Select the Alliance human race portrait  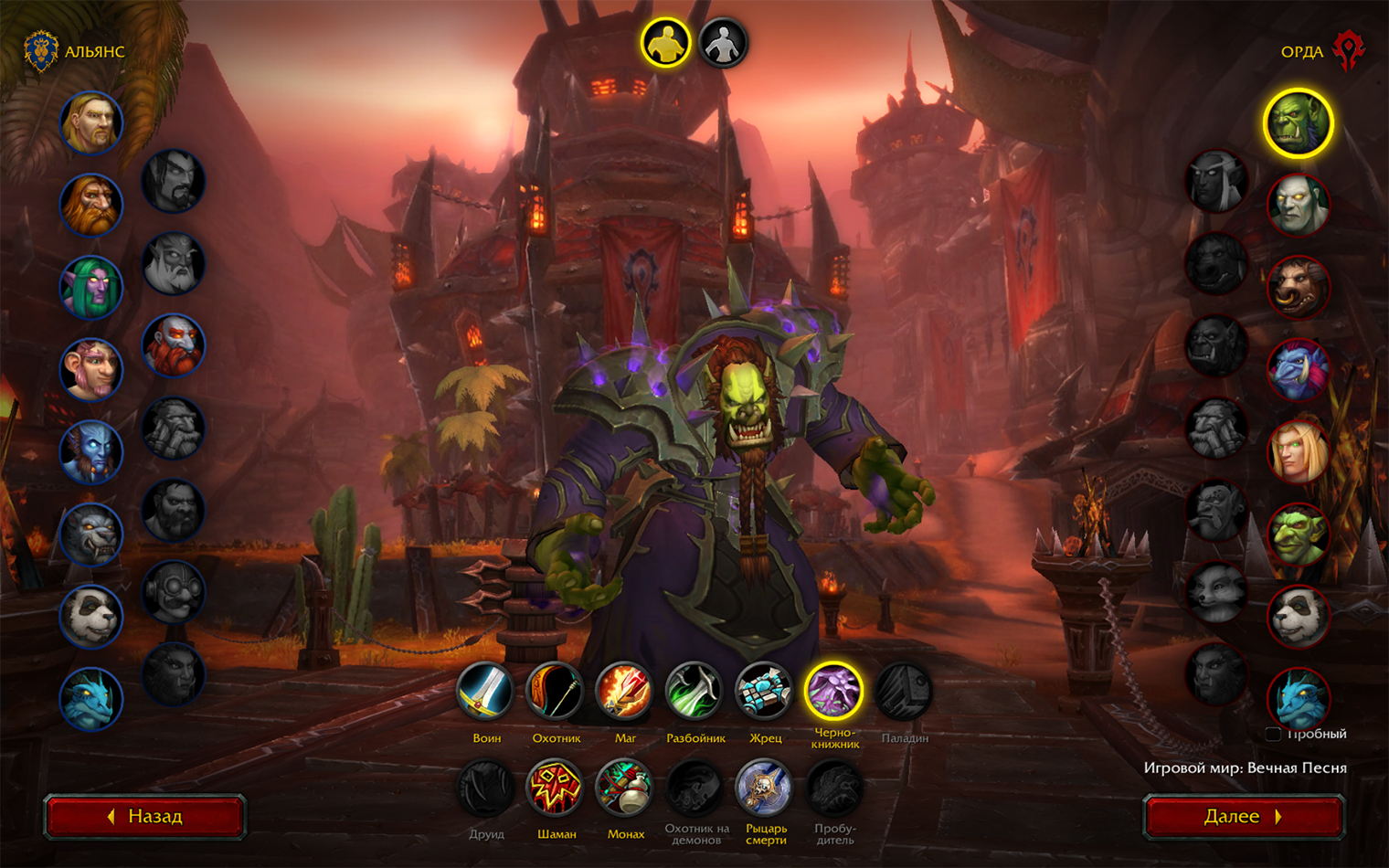(91, 122)
